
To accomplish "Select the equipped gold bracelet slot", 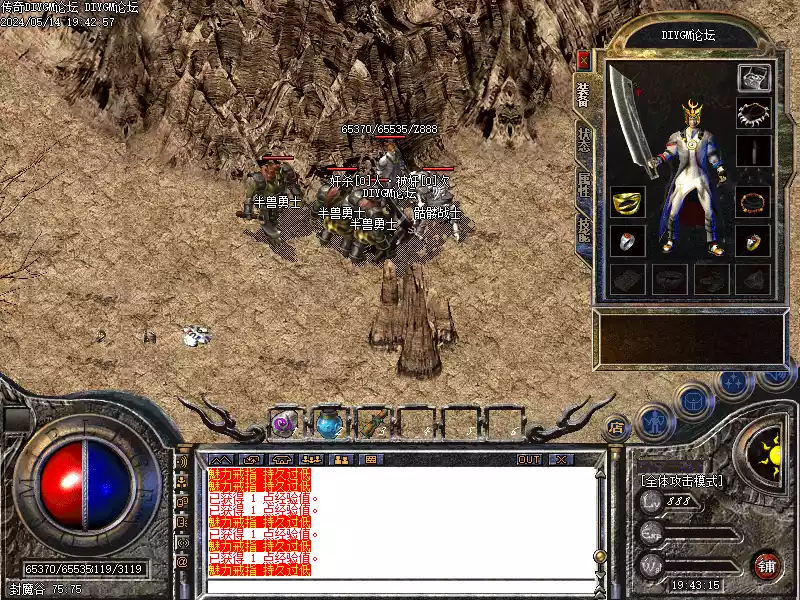I will tap(627, 202).
